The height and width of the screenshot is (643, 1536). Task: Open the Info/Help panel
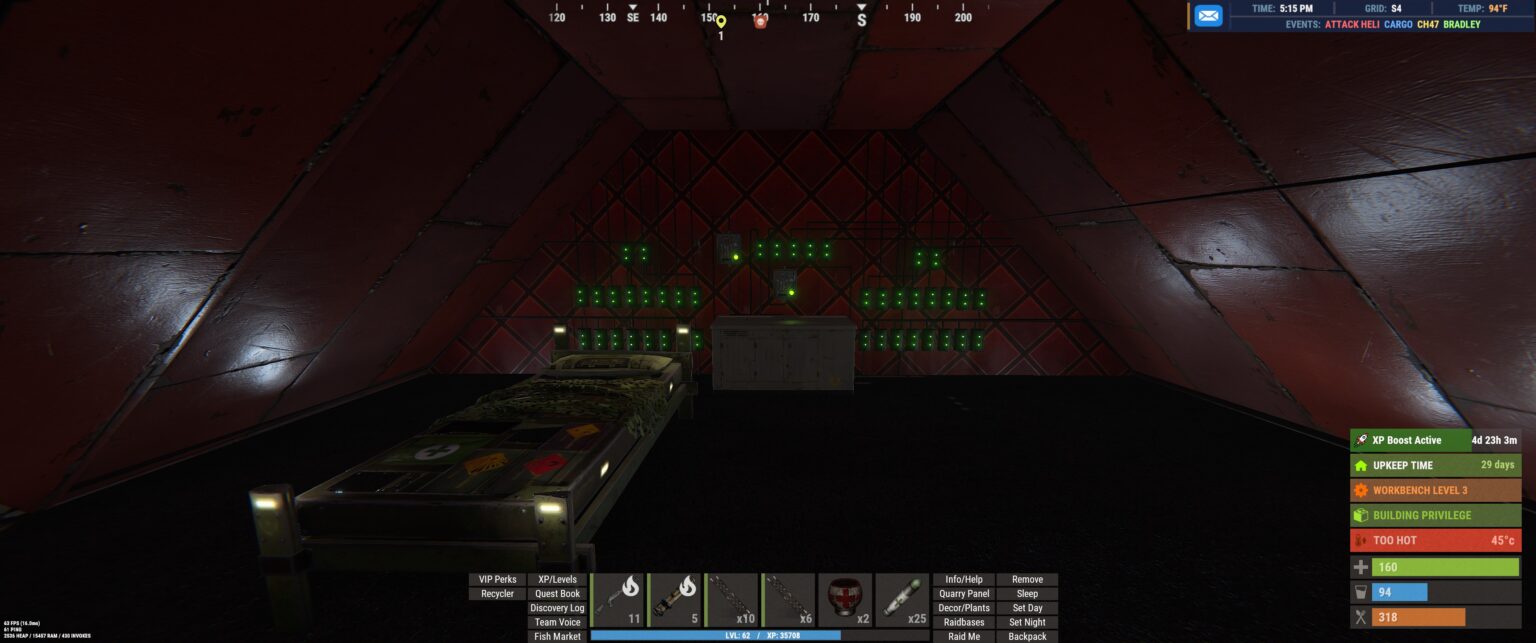pyautogui.click(x=964, y=579)
